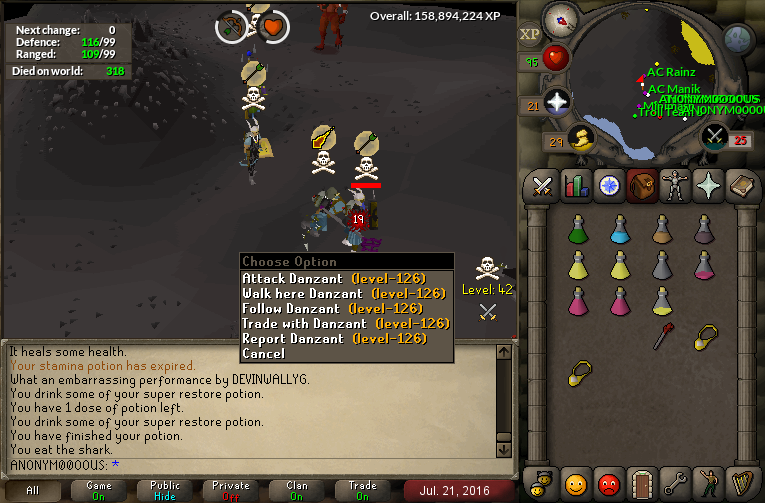This screenshot has width=765, height=504.
Task: Click Report Danzant in the menu
Action: 334,338
